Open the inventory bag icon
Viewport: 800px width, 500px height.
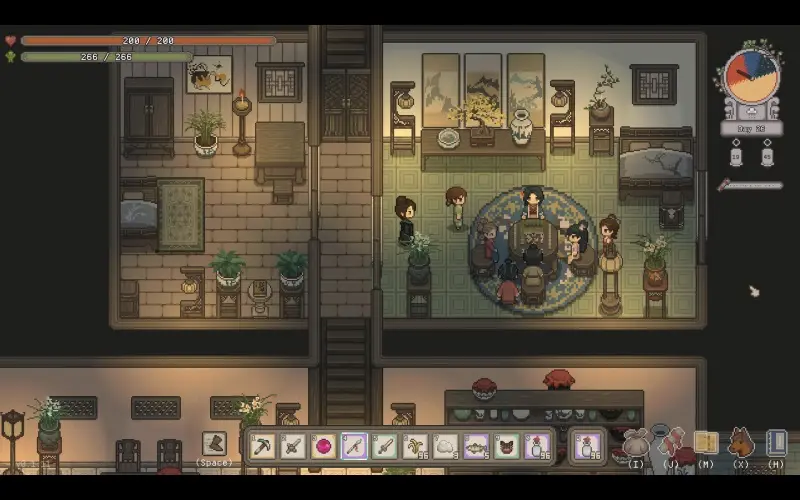(636, 443)
